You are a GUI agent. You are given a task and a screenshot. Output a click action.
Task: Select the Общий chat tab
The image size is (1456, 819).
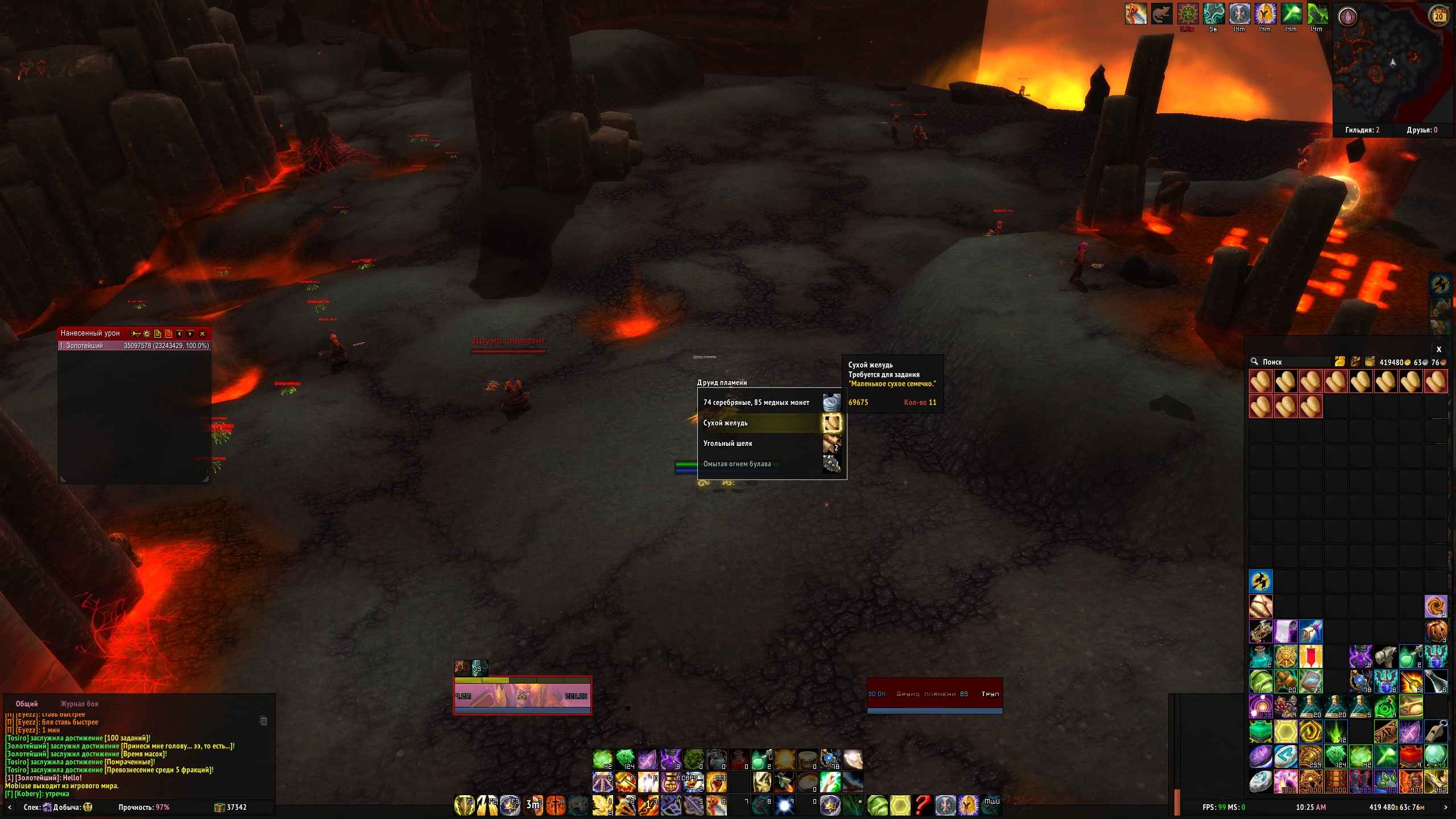pos(27,704)
